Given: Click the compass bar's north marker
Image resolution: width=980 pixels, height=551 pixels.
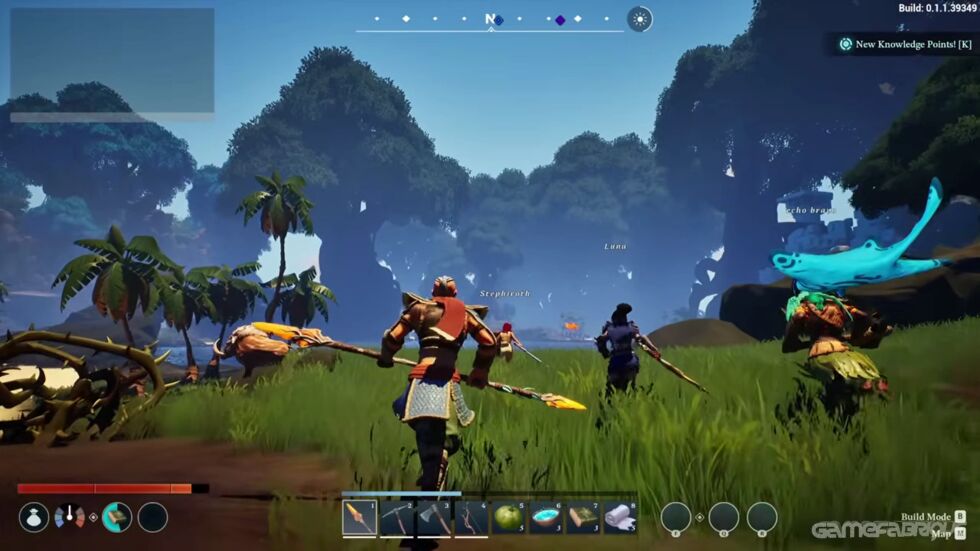Looking at the screenshot, I should [x=490, y=19].
